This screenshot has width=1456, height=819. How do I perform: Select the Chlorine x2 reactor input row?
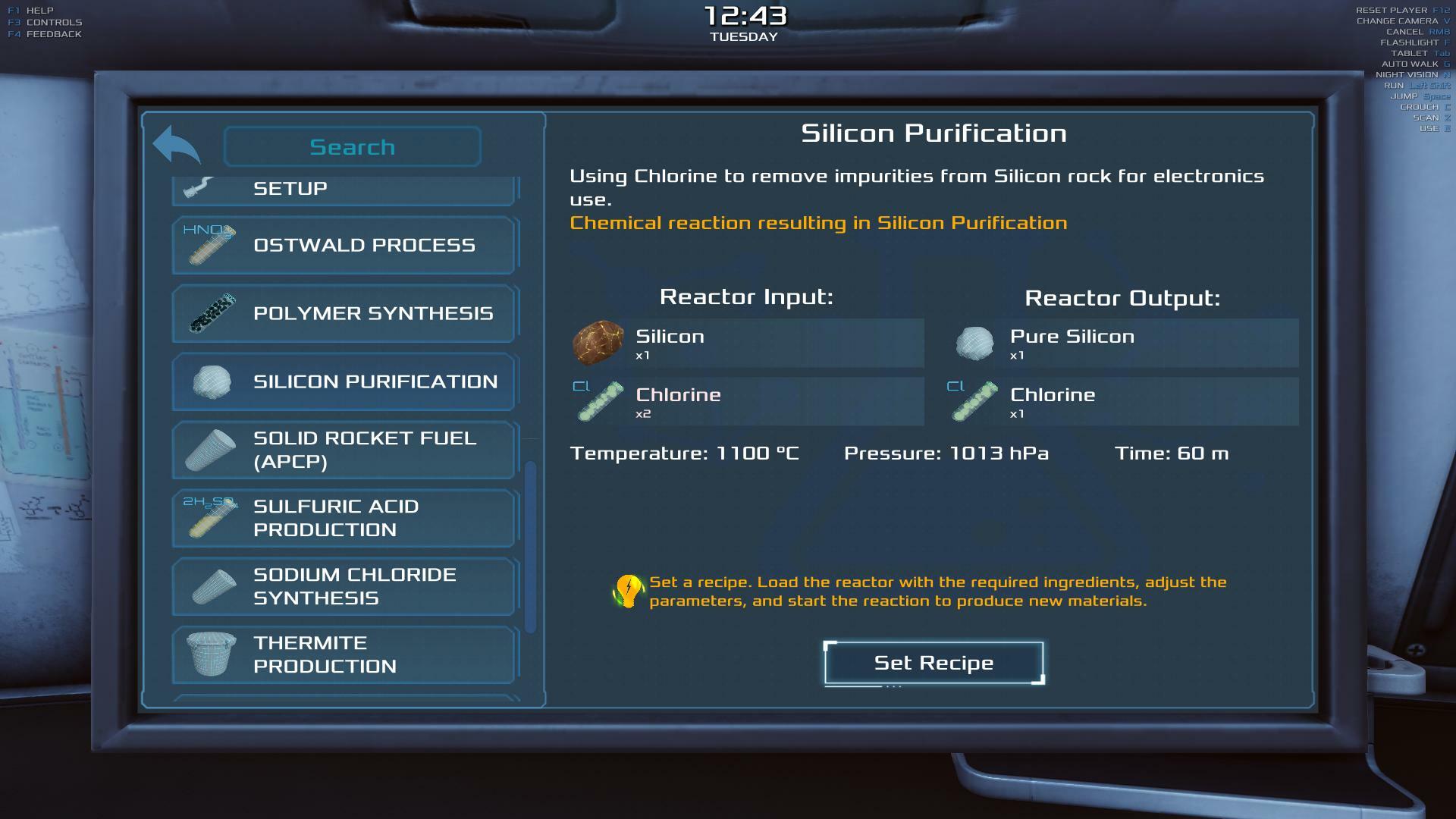tap(747, 402)
